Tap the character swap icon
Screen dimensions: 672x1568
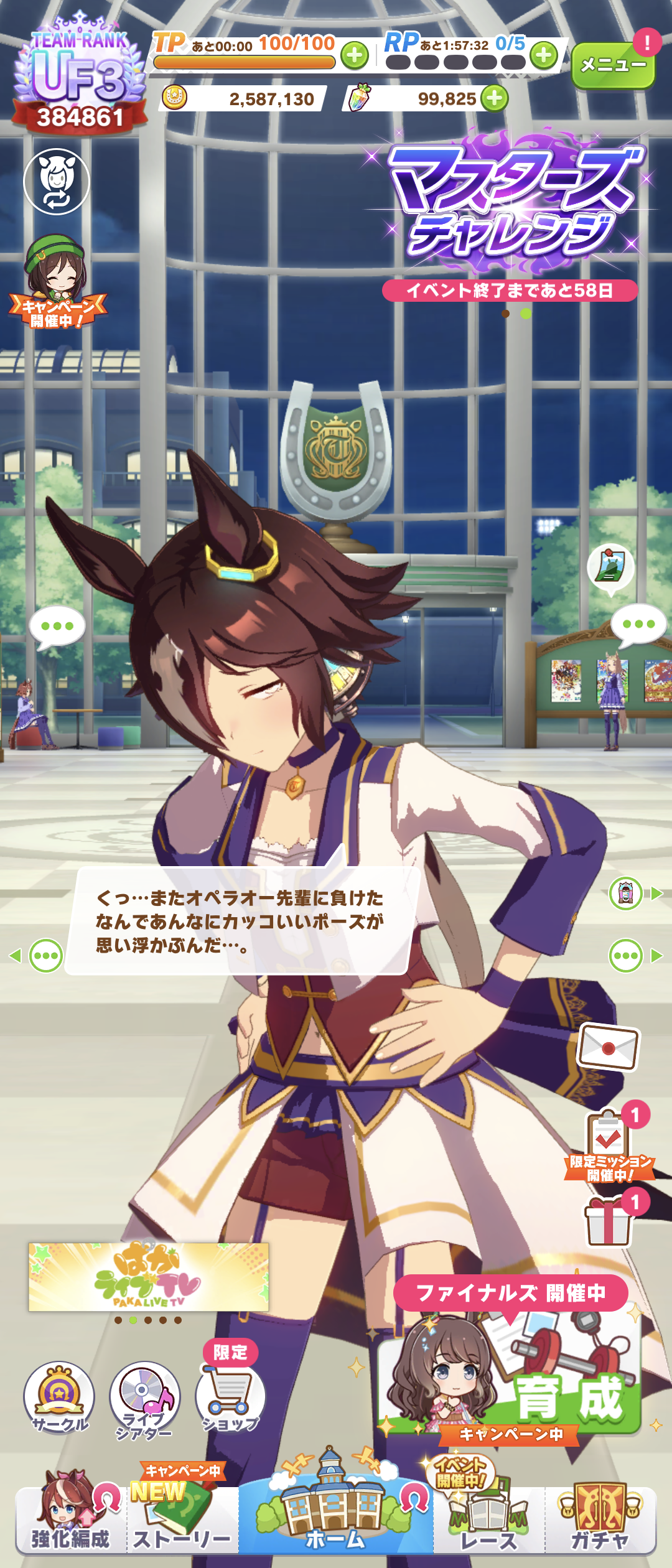point(57,182)
